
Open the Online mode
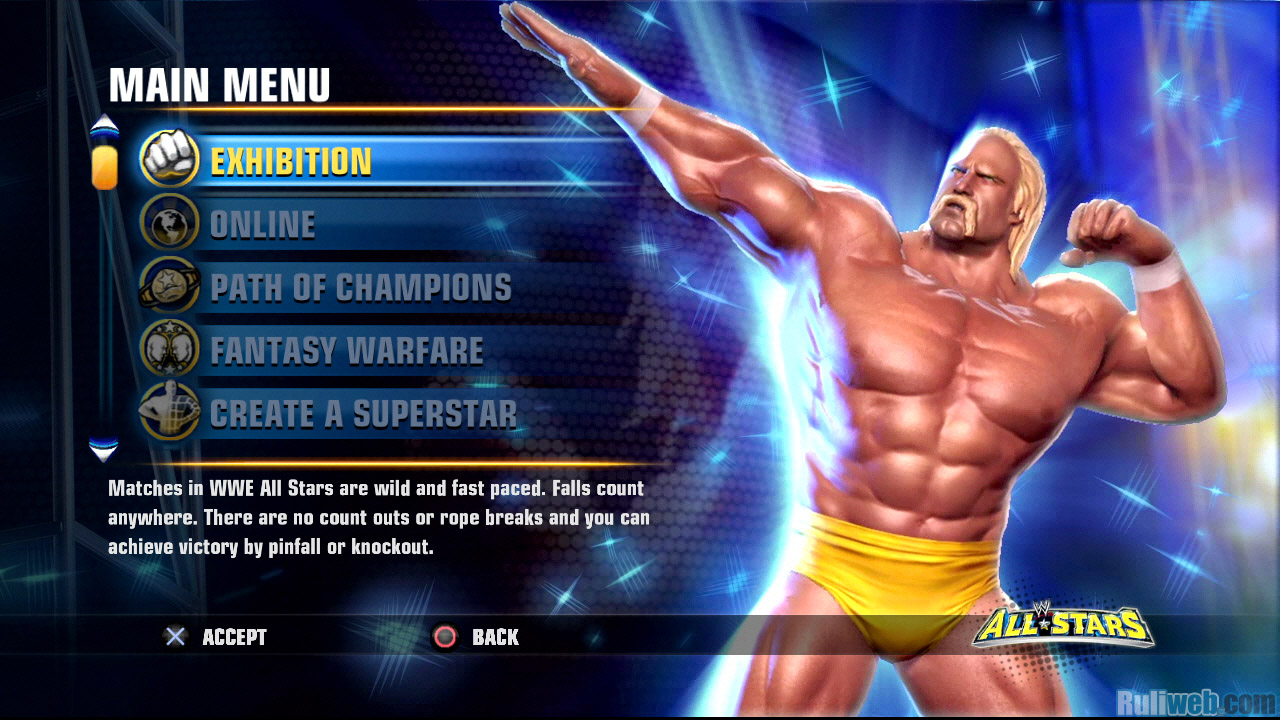coord(262,225)
